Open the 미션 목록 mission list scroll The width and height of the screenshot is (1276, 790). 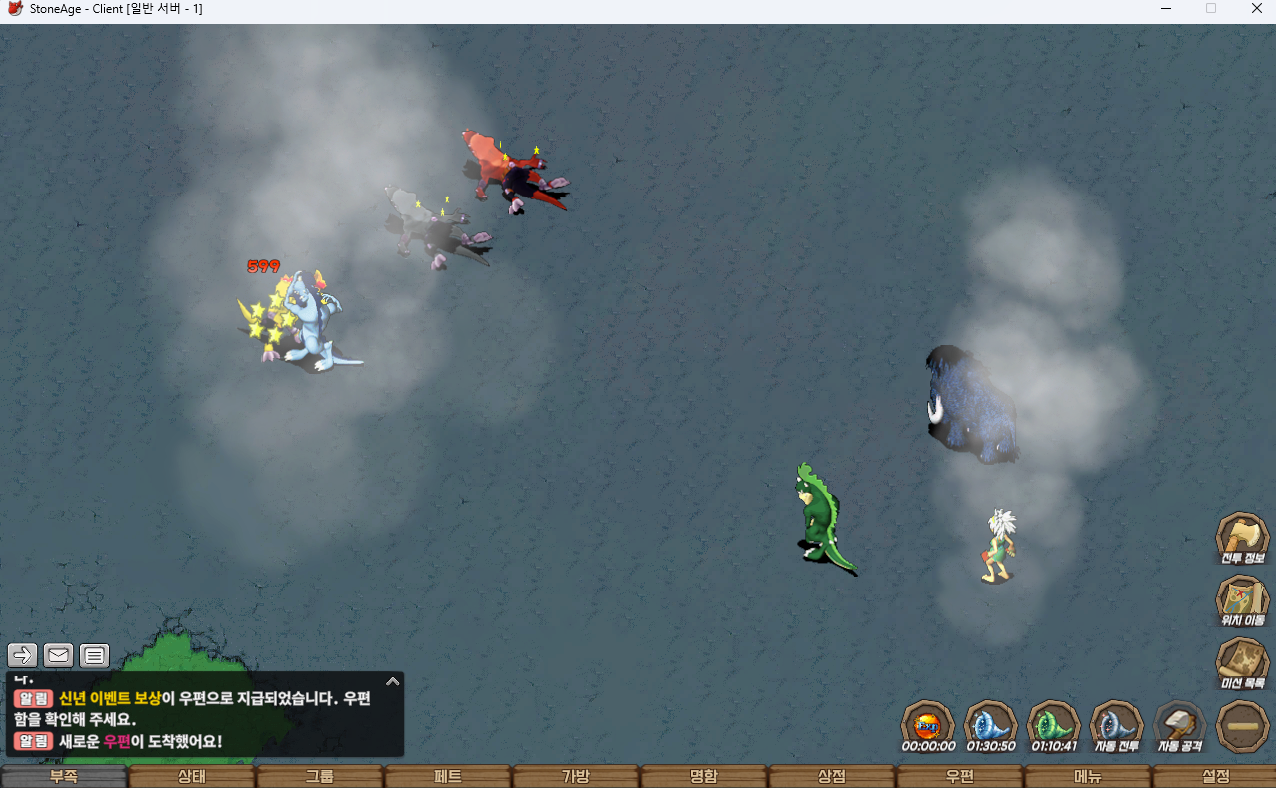point(1242,662)
